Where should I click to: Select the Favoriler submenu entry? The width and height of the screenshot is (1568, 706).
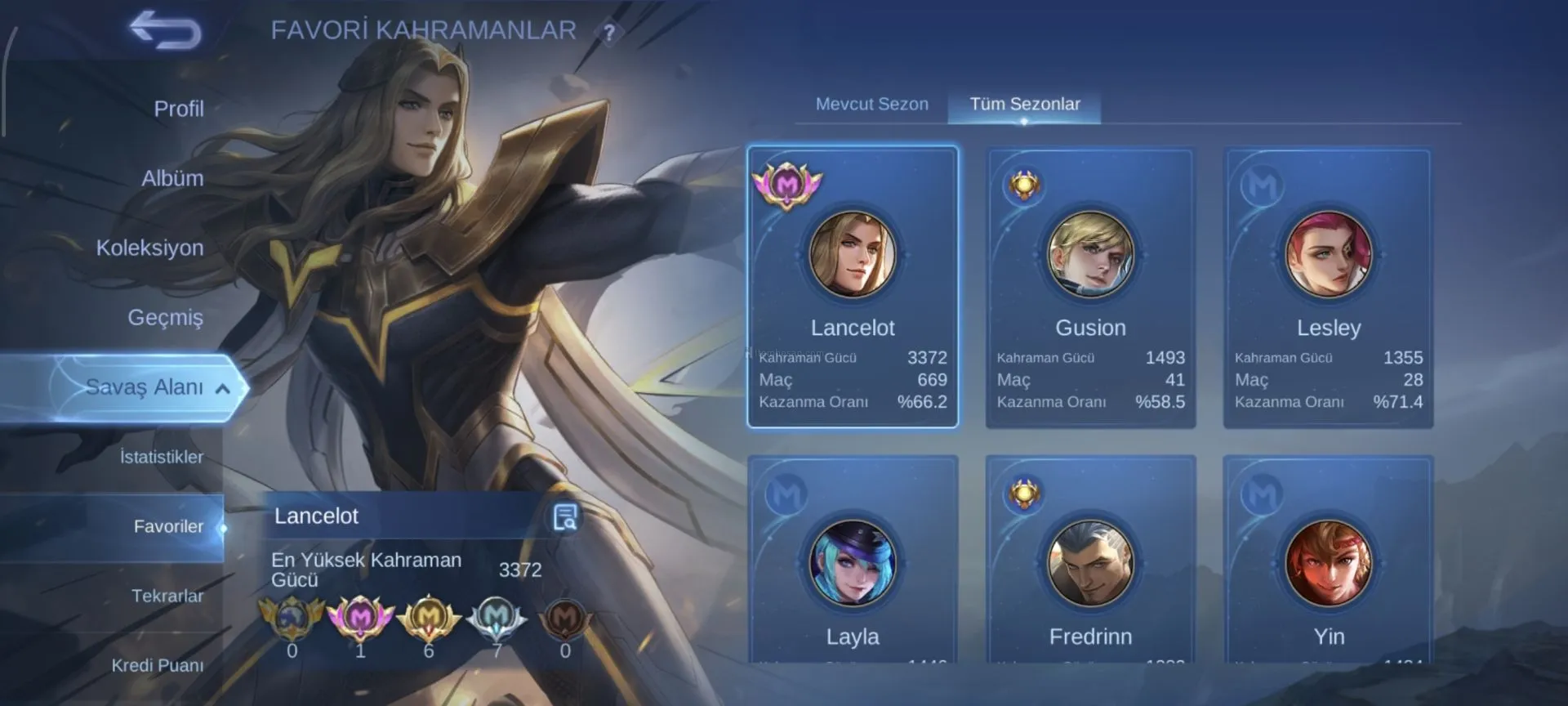(x=167, y=527)
